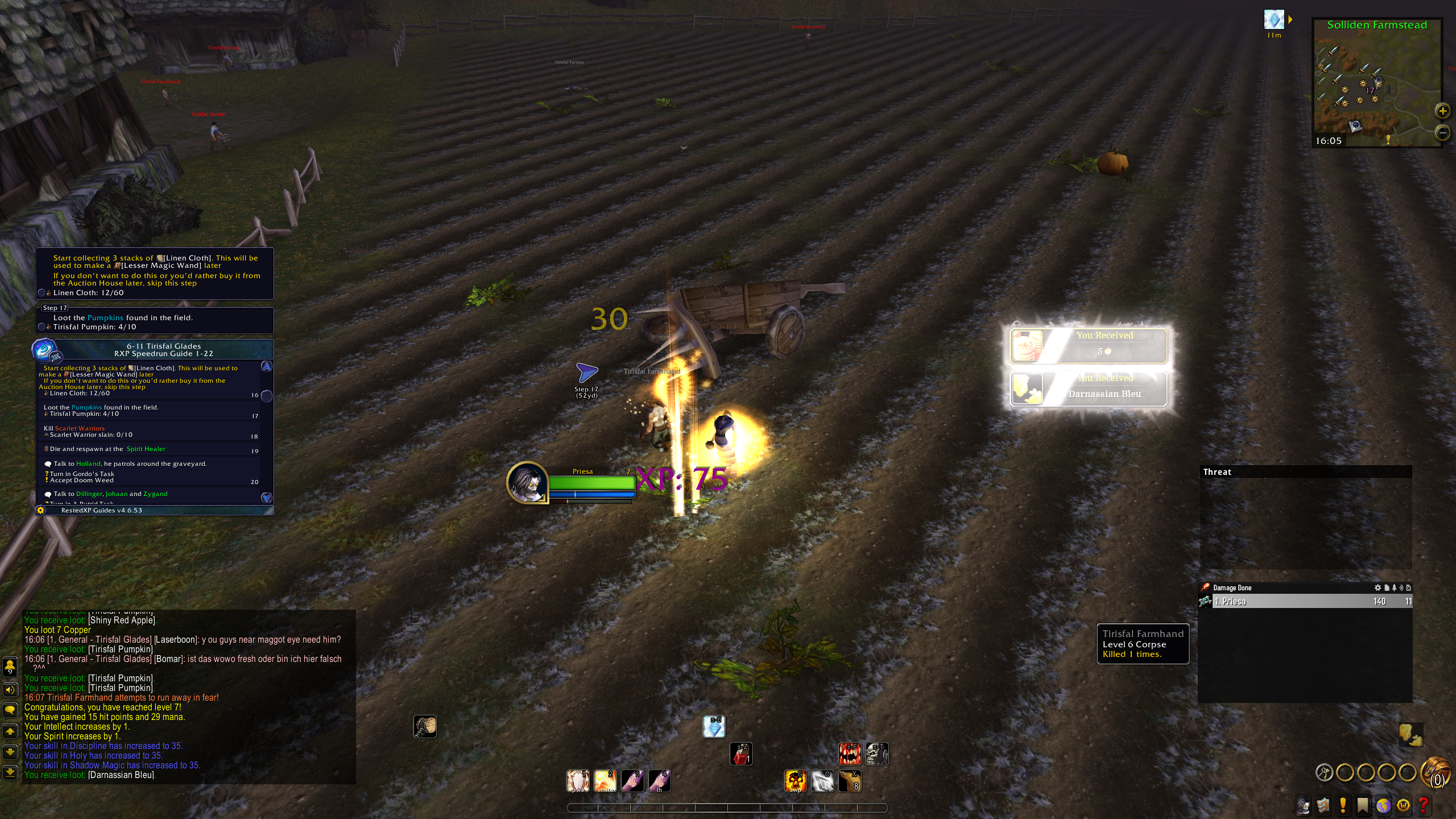Select the Priesa player portrait
The height and width of the screenshot is (819, 1456).
(527, 482)
